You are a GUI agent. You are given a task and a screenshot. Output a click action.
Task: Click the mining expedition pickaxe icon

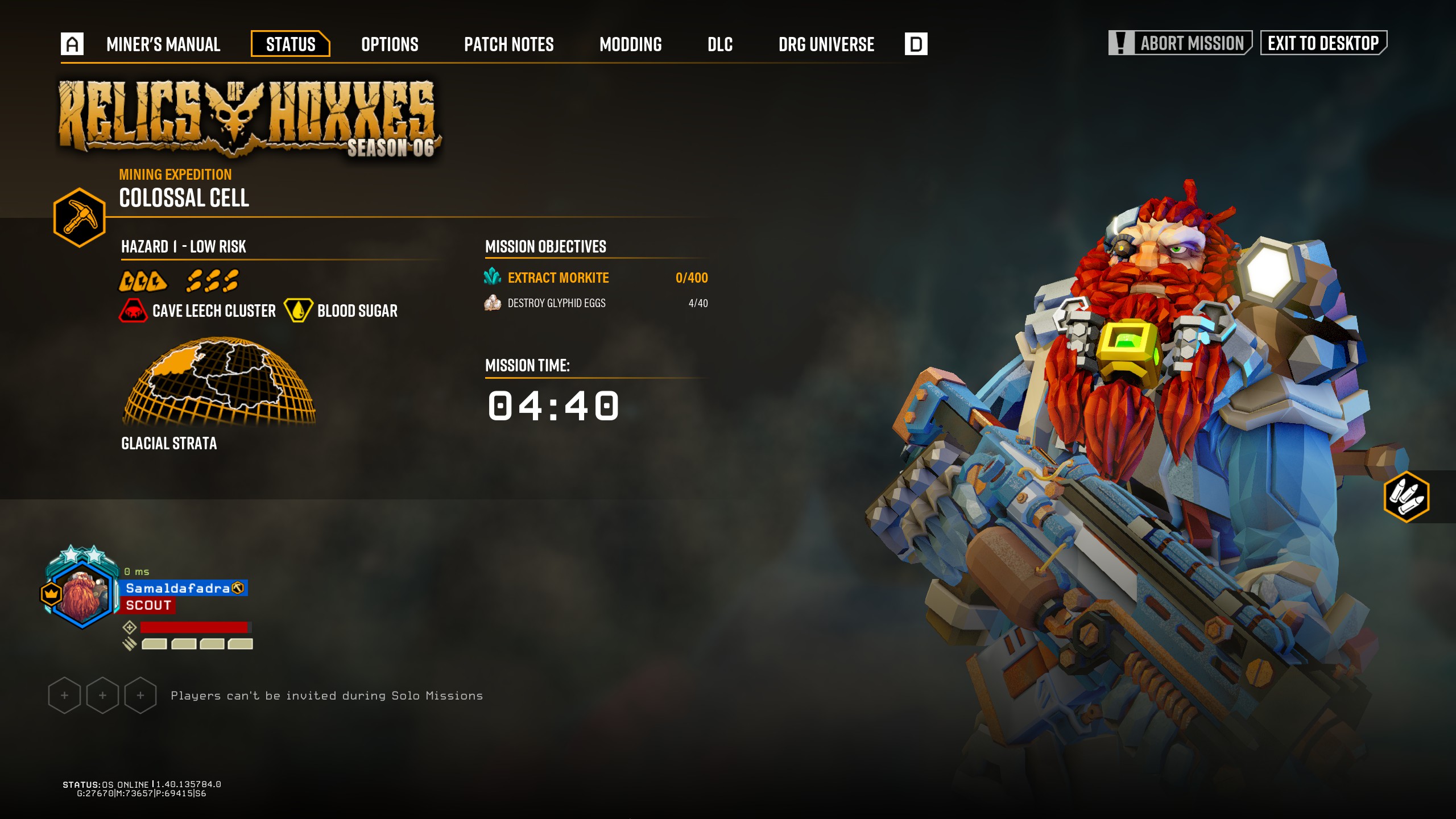[x=80, y=217]
